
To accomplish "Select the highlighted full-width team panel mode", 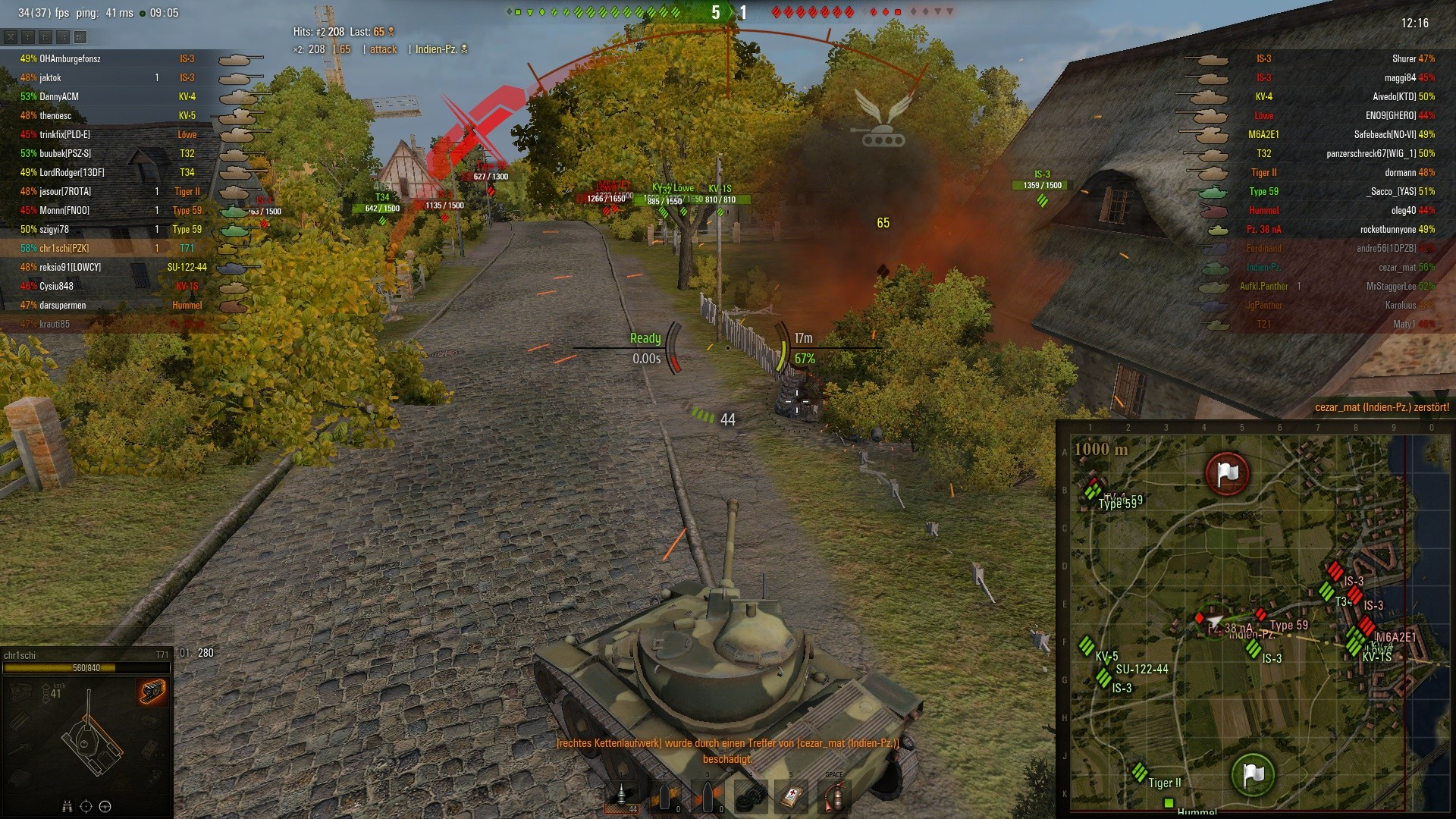I will click(x=80, y=36).
